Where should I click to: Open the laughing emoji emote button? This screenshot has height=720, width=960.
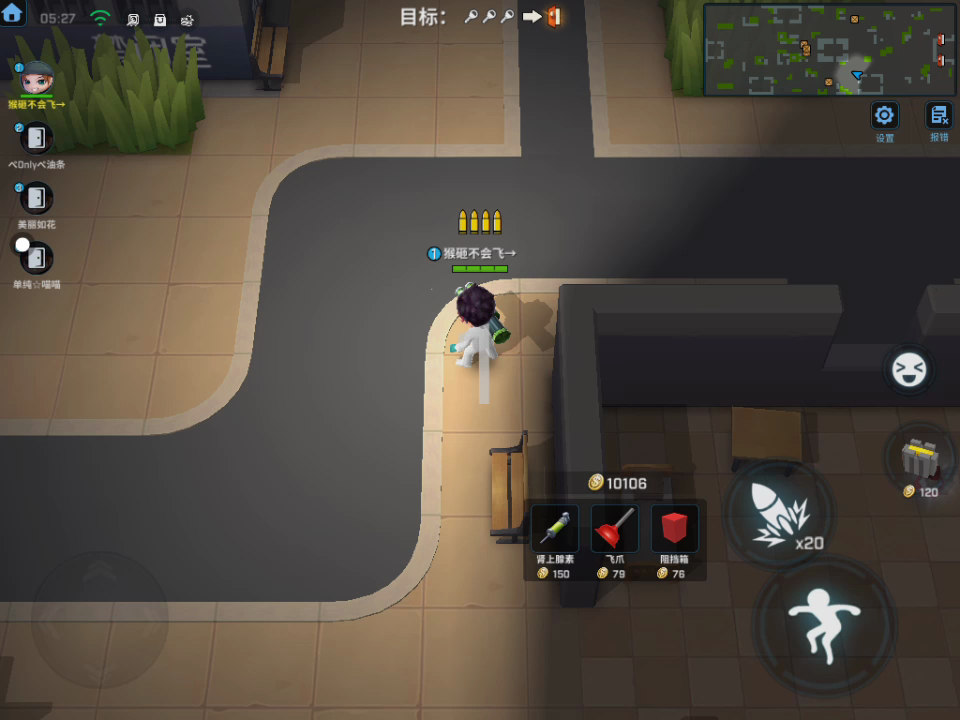click(909, 370)
